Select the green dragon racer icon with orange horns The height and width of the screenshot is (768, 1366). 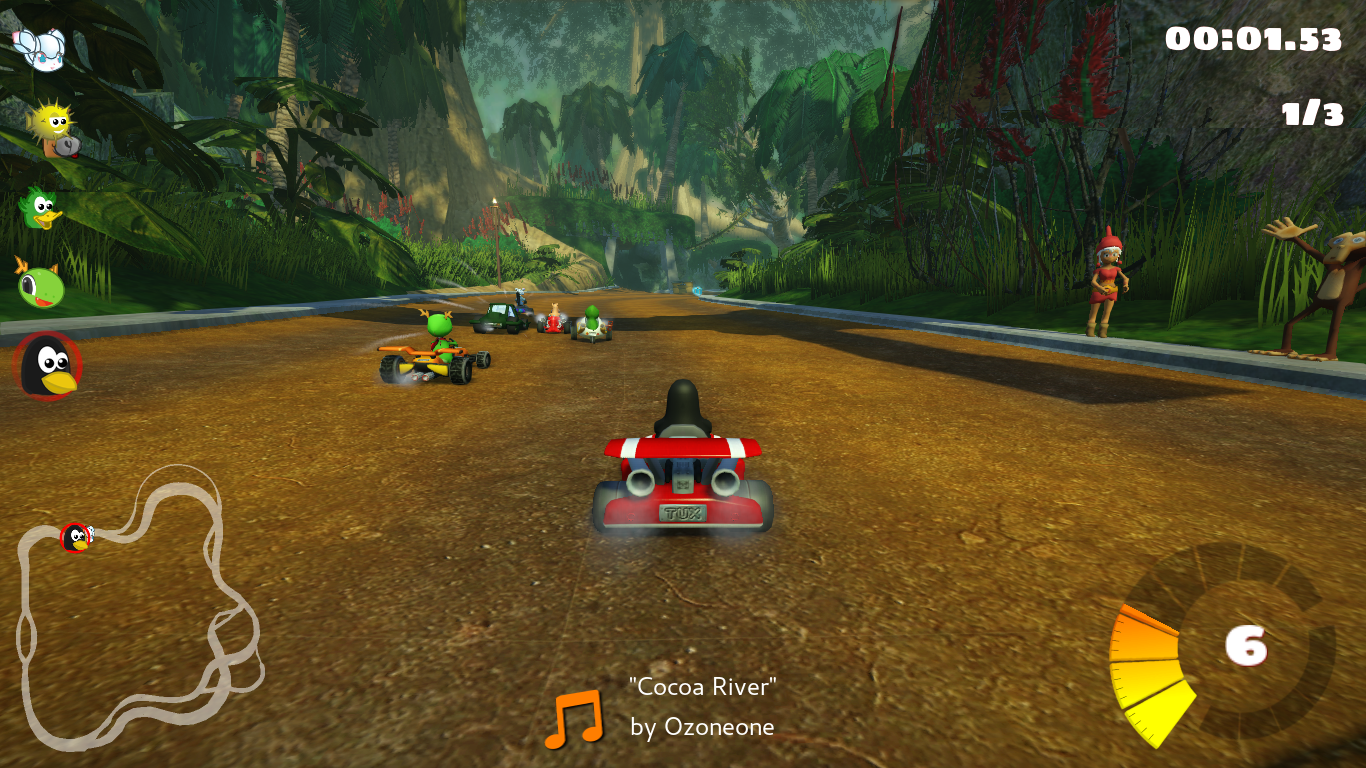pos(41,285)
